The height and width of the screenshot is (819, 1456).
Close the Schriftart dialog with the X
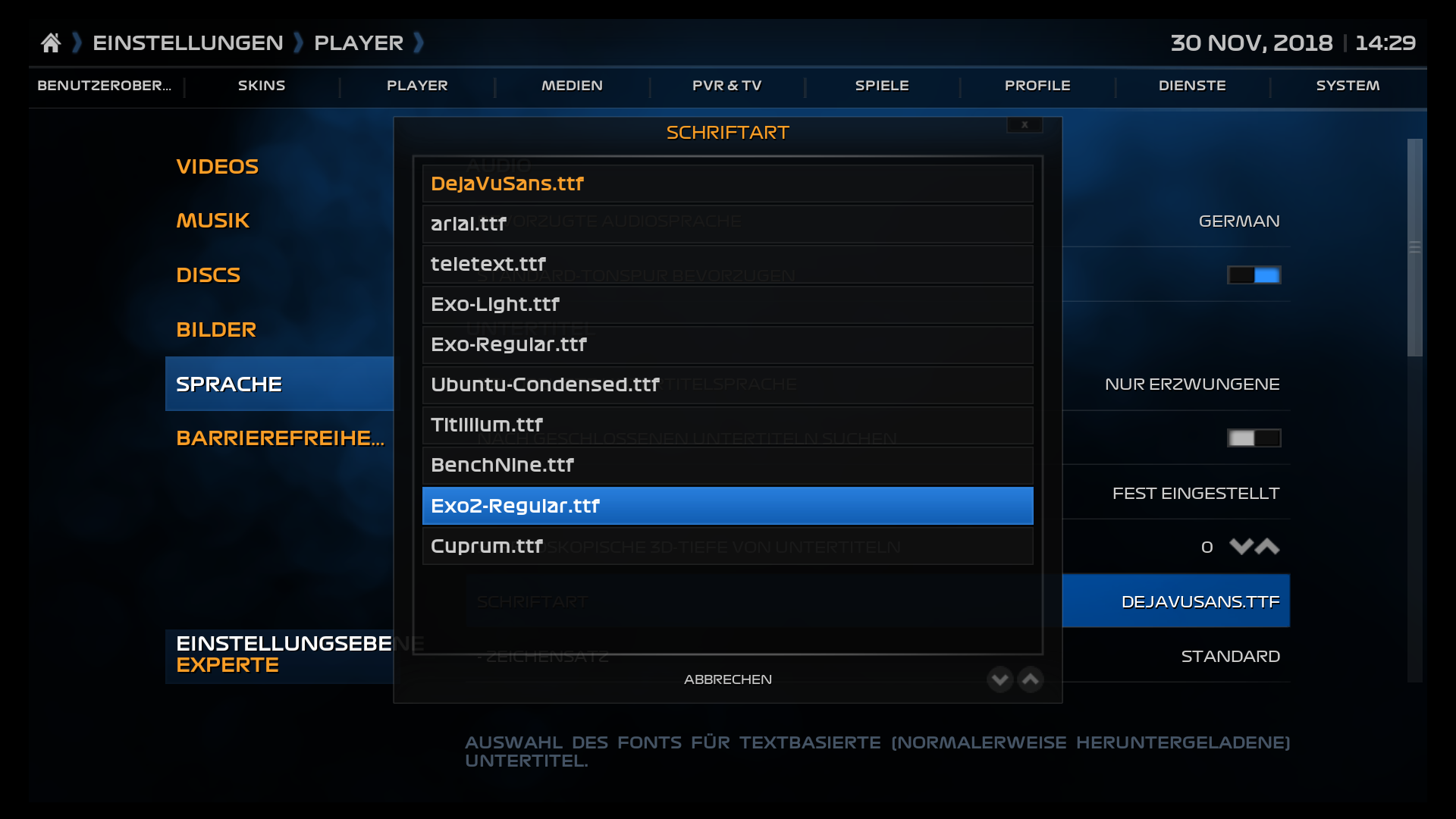pos(1025,124)
